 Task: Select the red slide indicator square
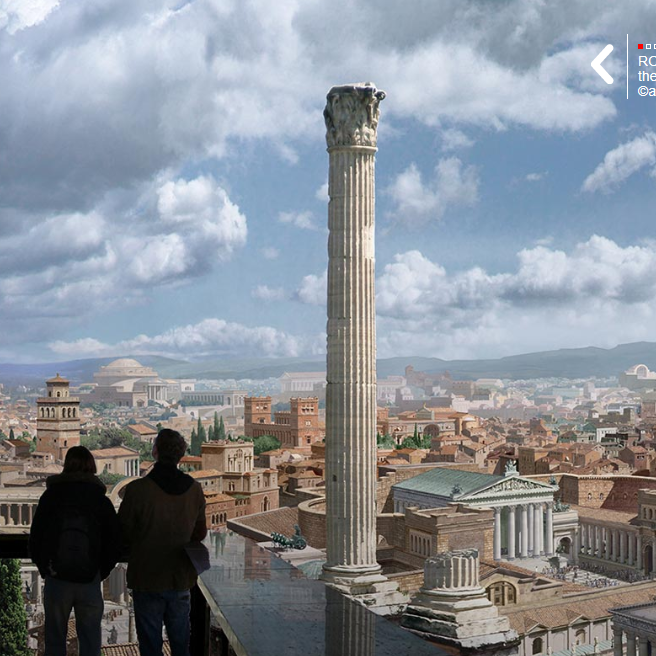coord(640,46)
